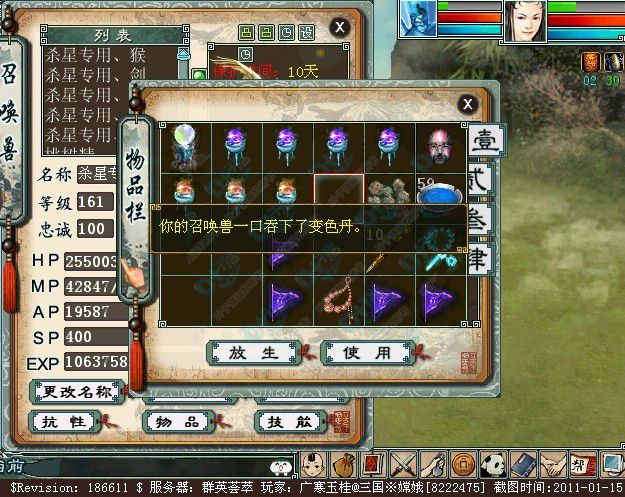Click 更改名称 (Change Name) button
This screenshot has width=625, height=497.
coord(78,391)
